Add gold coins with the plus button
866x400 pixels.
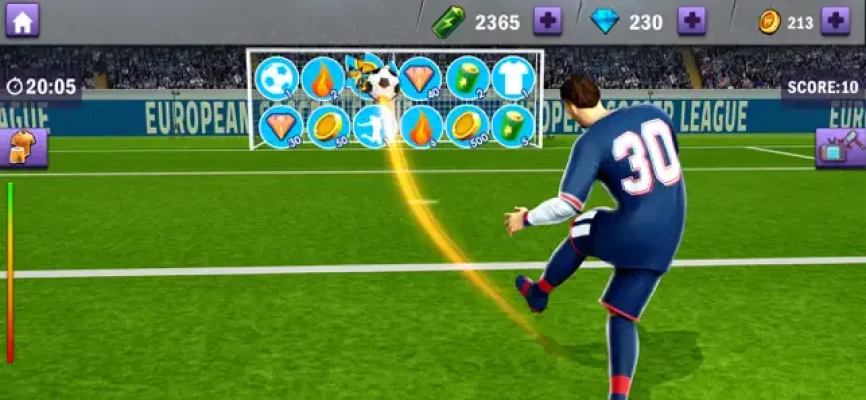(x=835, y=21)
